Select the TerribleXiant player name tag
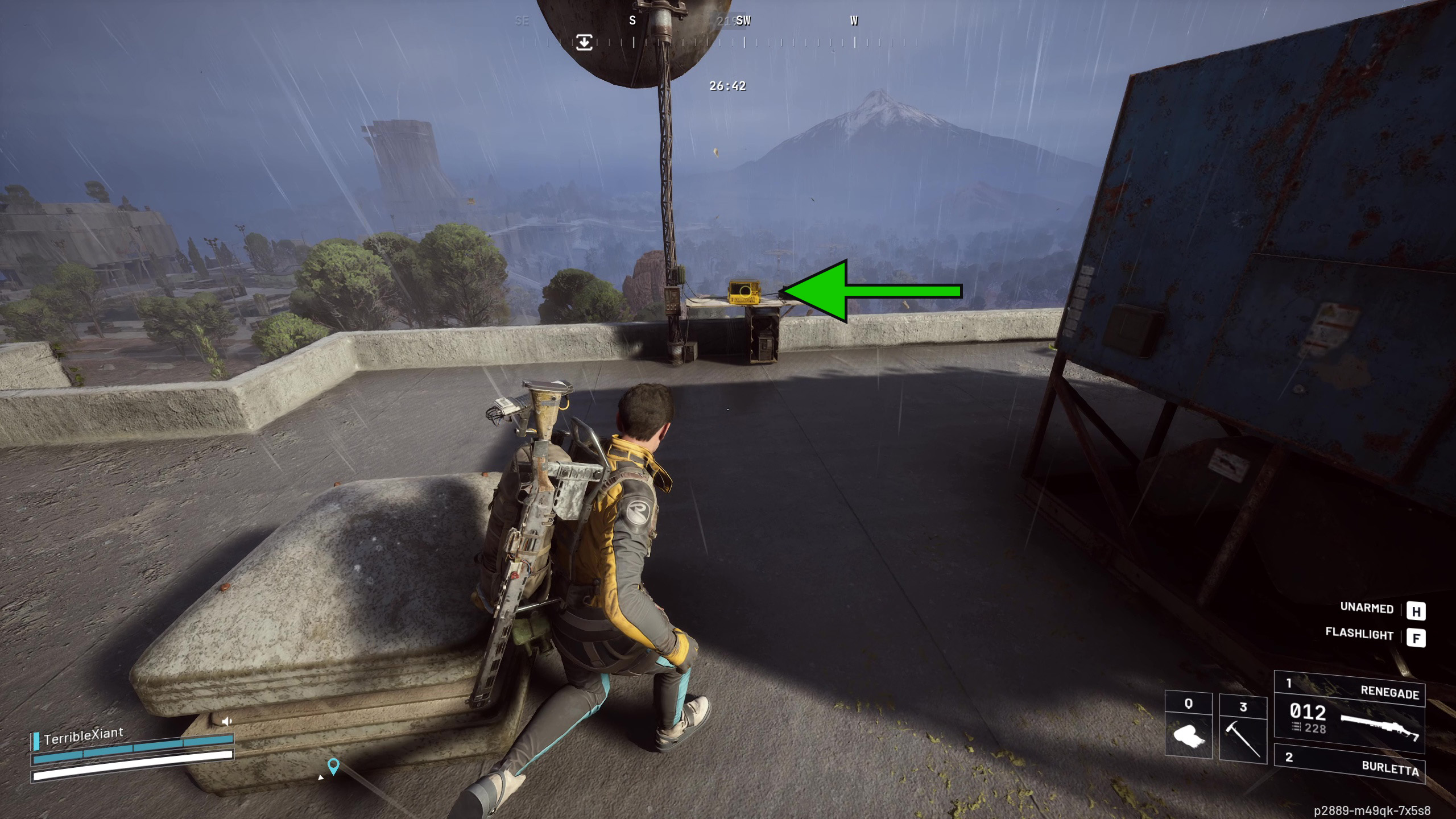The height and width of the screenshot is (819, 1456). tap(83, 737)
